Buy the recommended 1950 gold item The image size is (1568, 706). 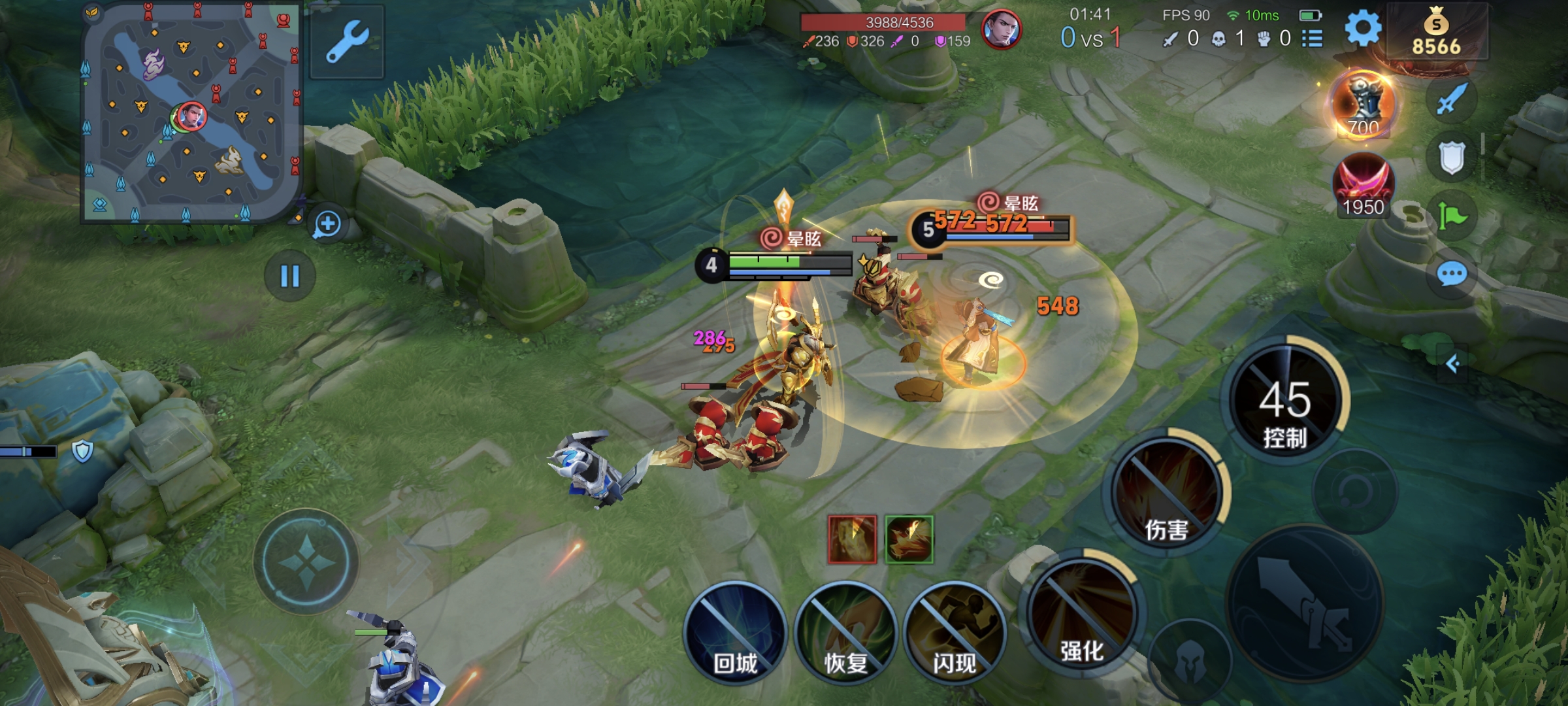click(x=1364, y=184)
